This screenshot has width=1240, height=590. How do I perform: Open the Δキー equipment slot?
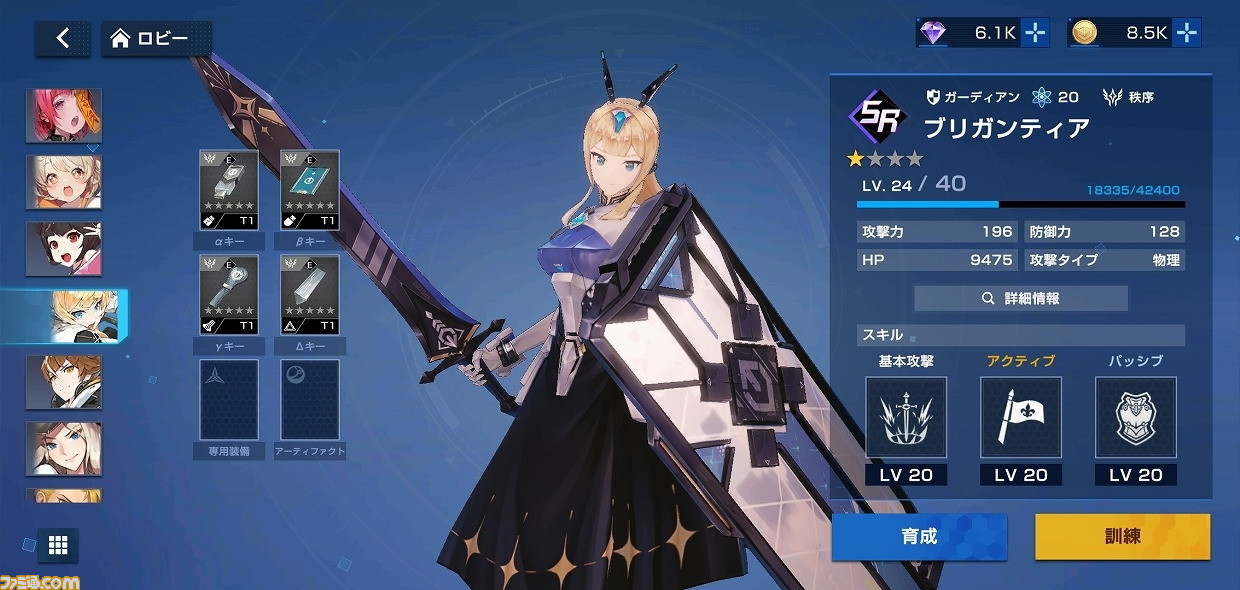pyautogui.click(x=309, y=295)
